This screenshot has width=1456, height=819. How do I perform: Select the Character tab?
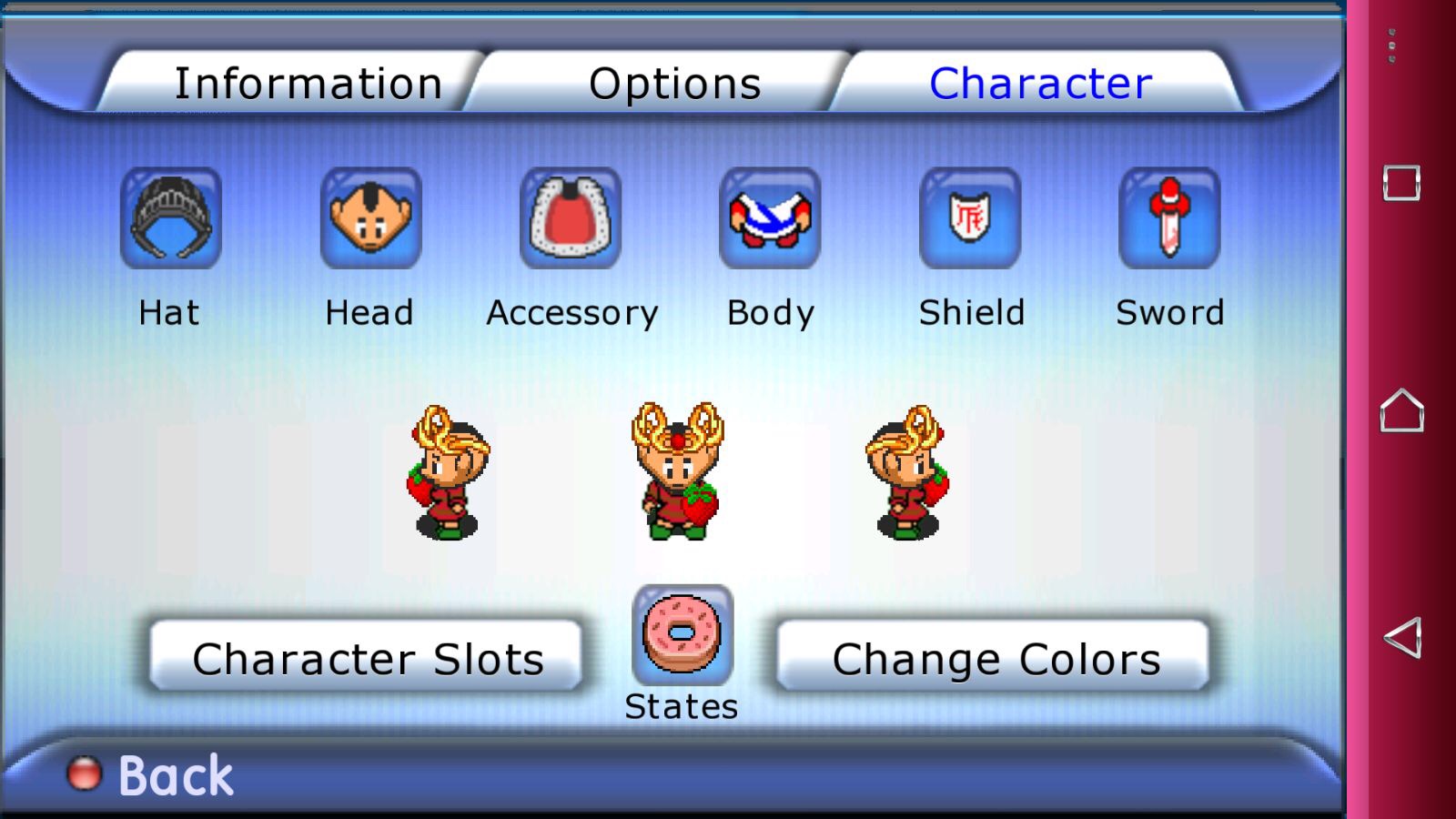pos(1040,84)
